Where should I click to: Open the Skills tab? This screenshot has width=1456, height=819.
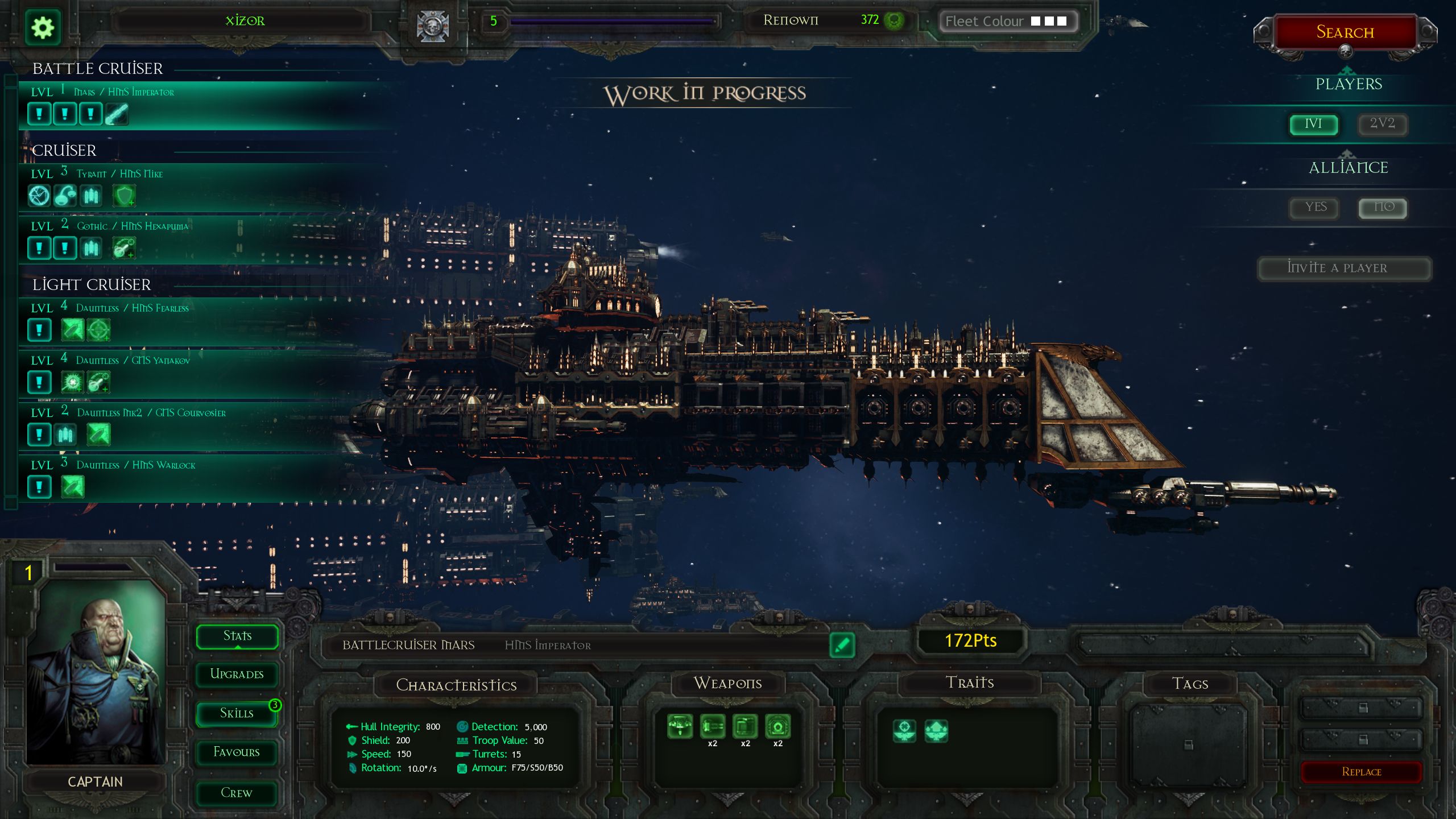point(237,714)
